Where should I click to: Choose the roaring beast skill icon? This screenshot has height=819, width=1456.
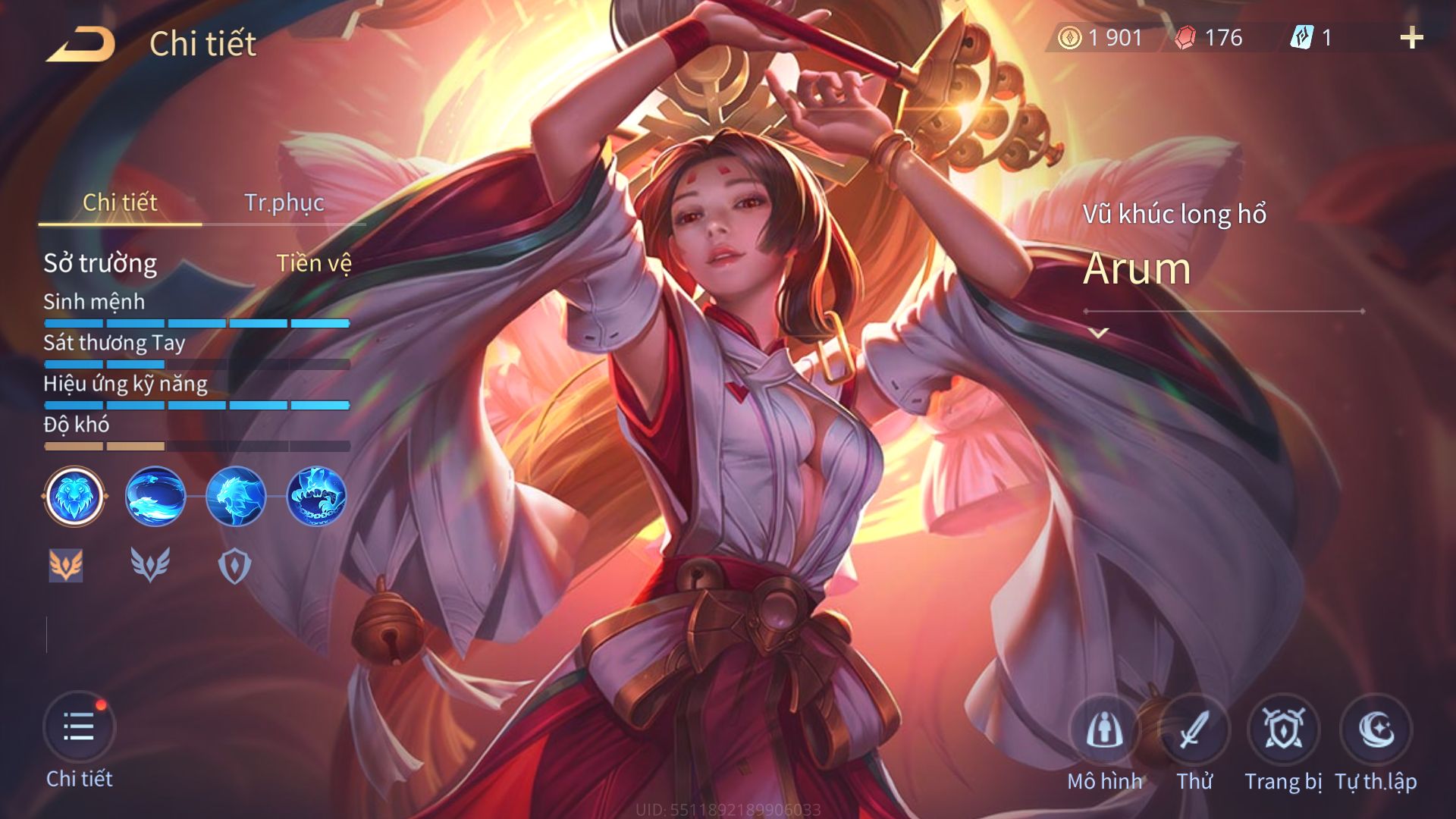coord(236,497)
